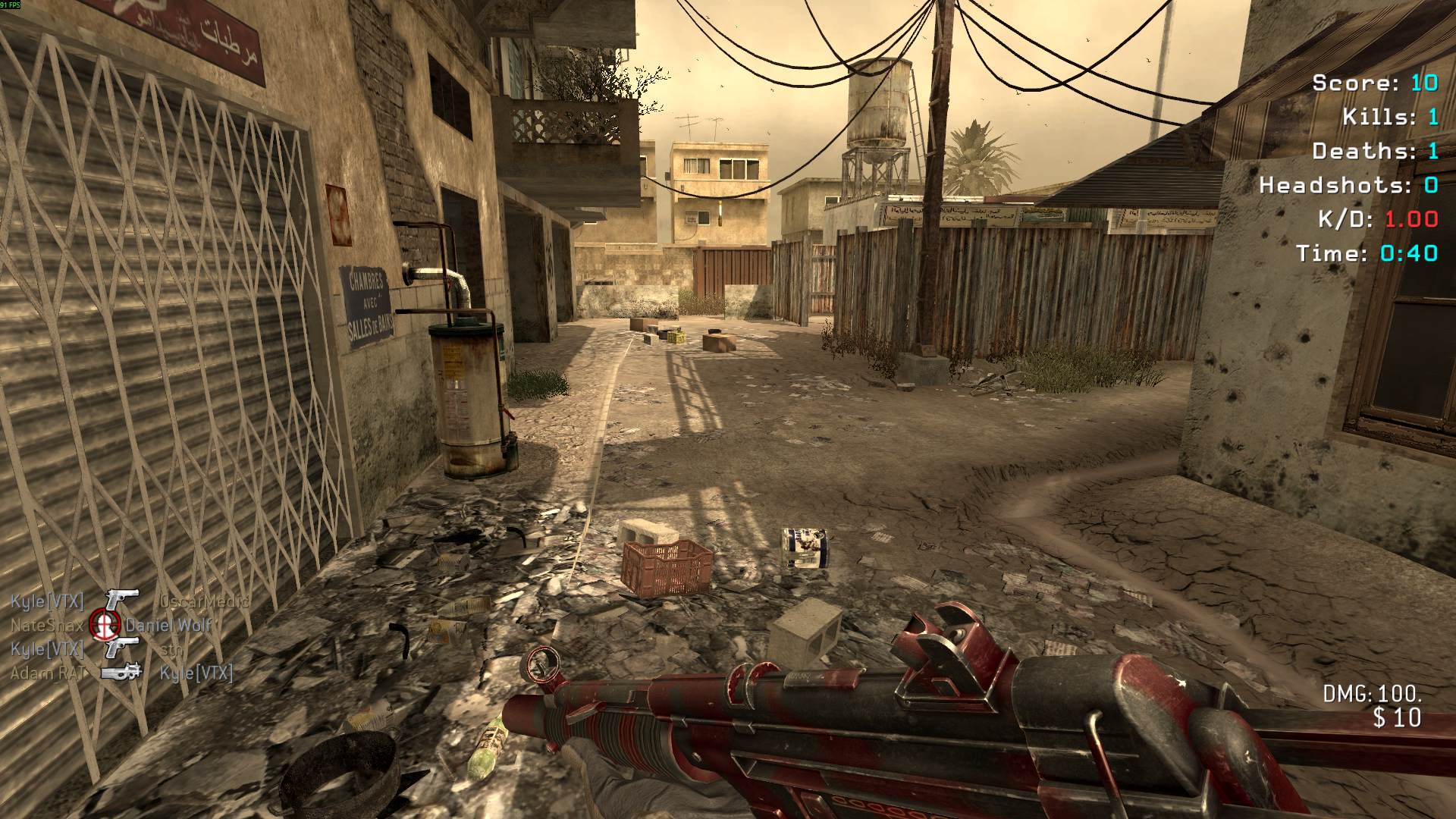The image size is (1456, 819).
Task: Select NateSnax's name in the kill feed
Action: click(47, 626)
